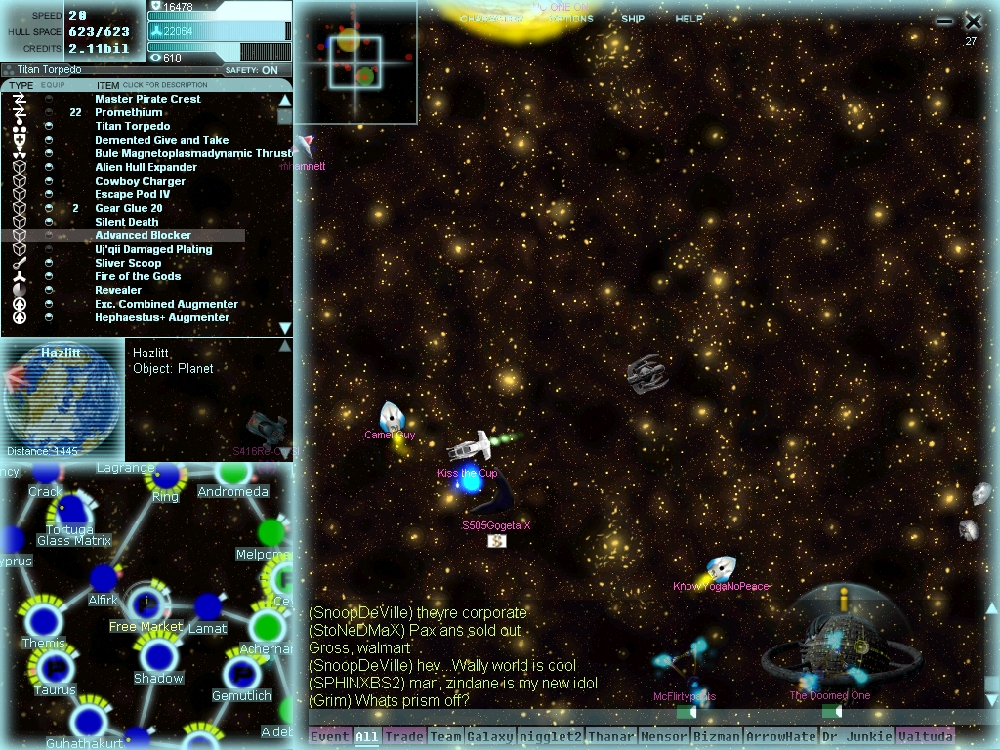Open the Options menu
The width and height of the screenshot is (1000, 750).
572,19
